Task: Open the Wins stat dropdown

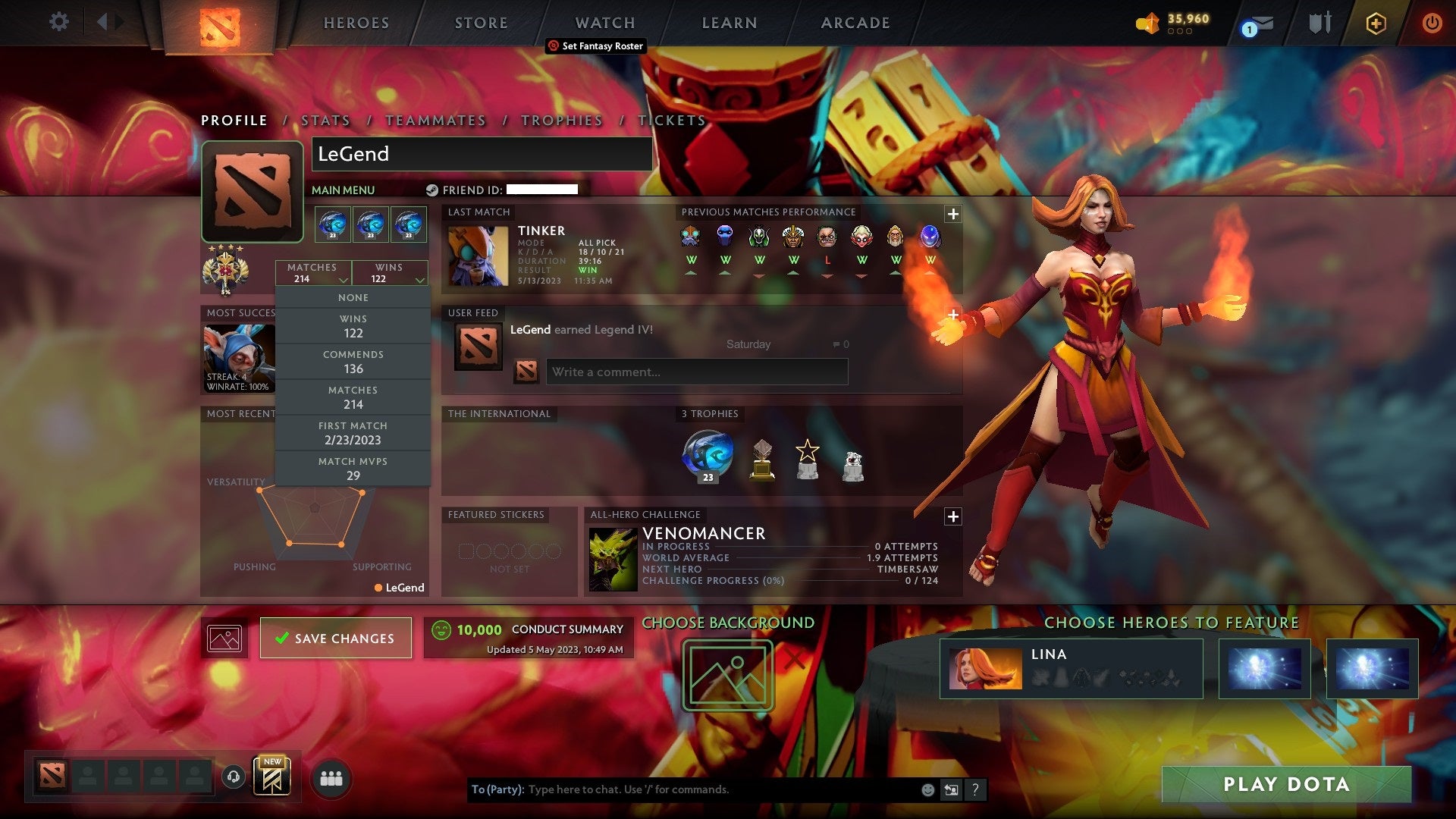Action: (390, 273)
